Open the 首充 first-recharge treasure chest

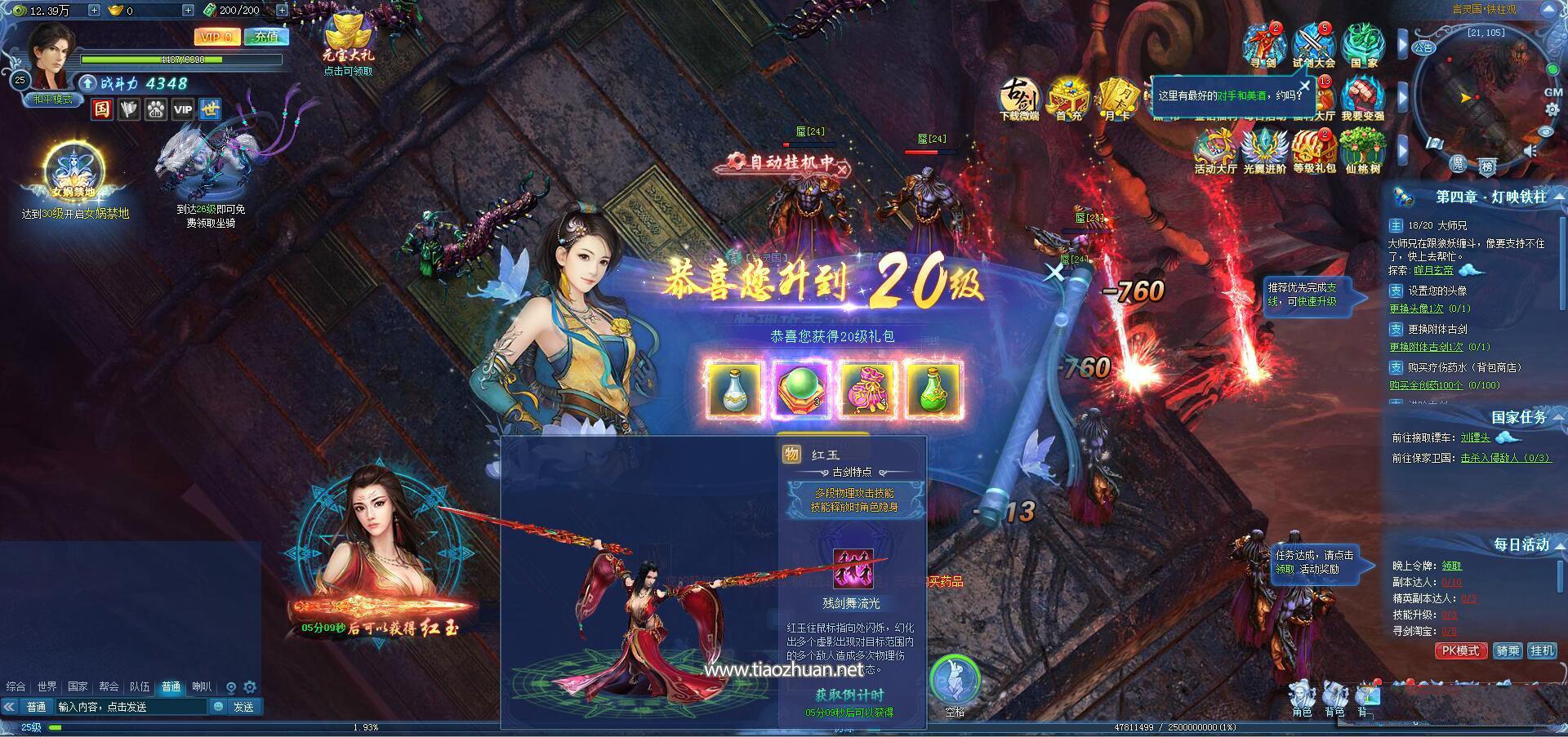click(1068, 100)
